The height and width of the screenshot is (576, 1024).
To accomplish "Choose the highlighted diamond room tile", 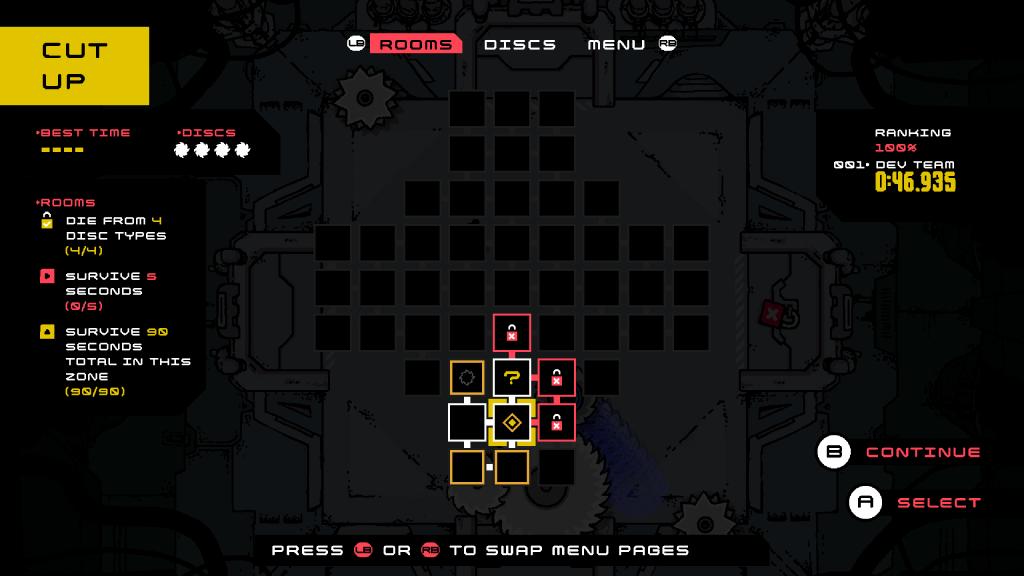I will (x=512, y=422).
